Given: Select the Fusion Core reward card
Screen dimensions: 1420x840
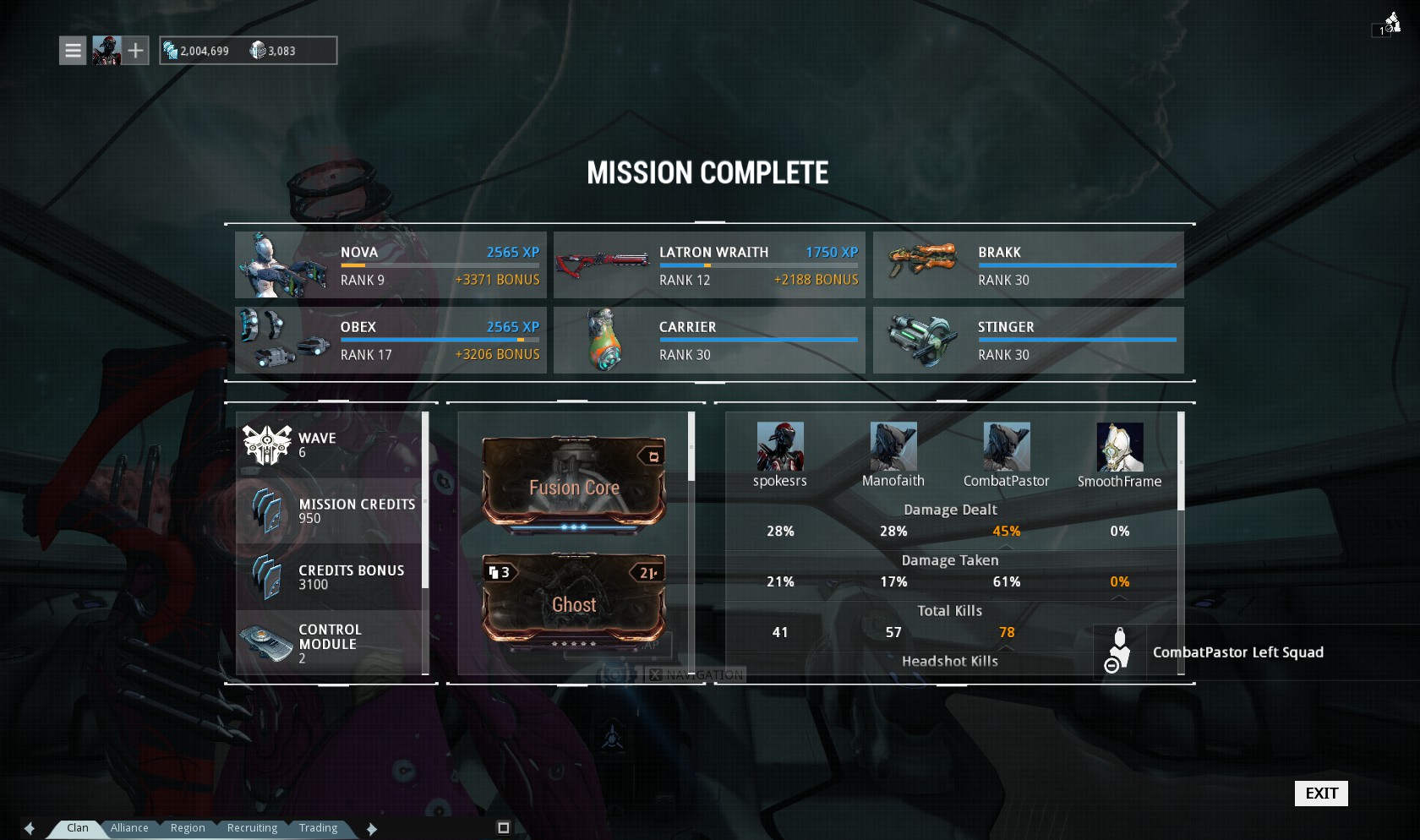Looking at the screenshot, I should pos(574,485).
